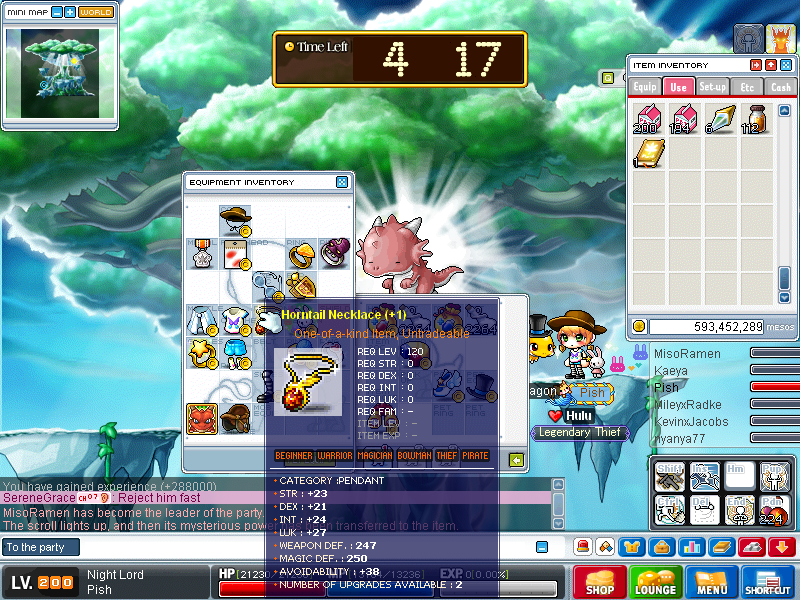Image resolution: width=800 pixels, height=600 pixels.
Task: Open the Shortcut button
Action: (x=768, y=582)
